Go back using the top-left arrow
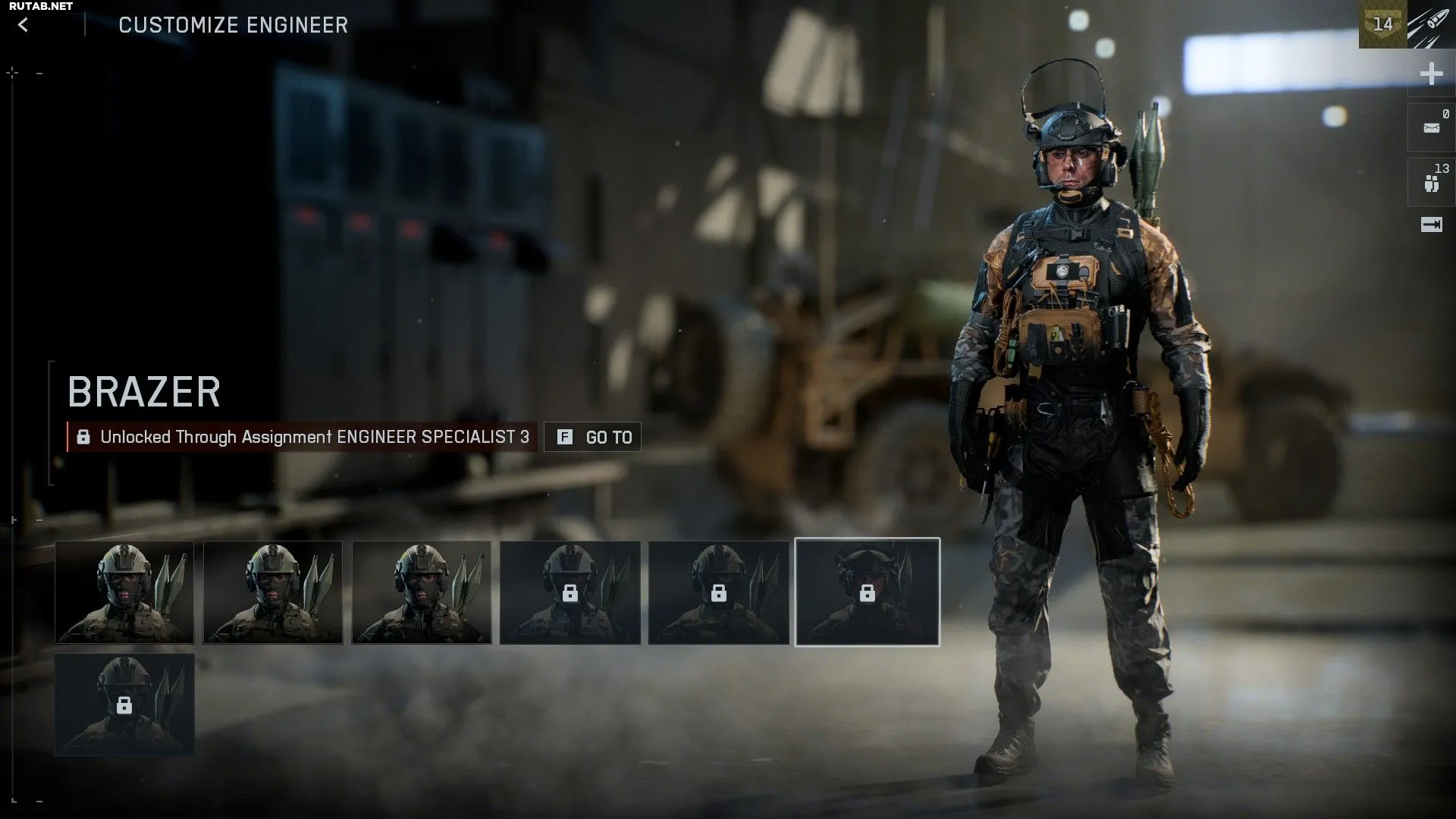 pos(23,25)
